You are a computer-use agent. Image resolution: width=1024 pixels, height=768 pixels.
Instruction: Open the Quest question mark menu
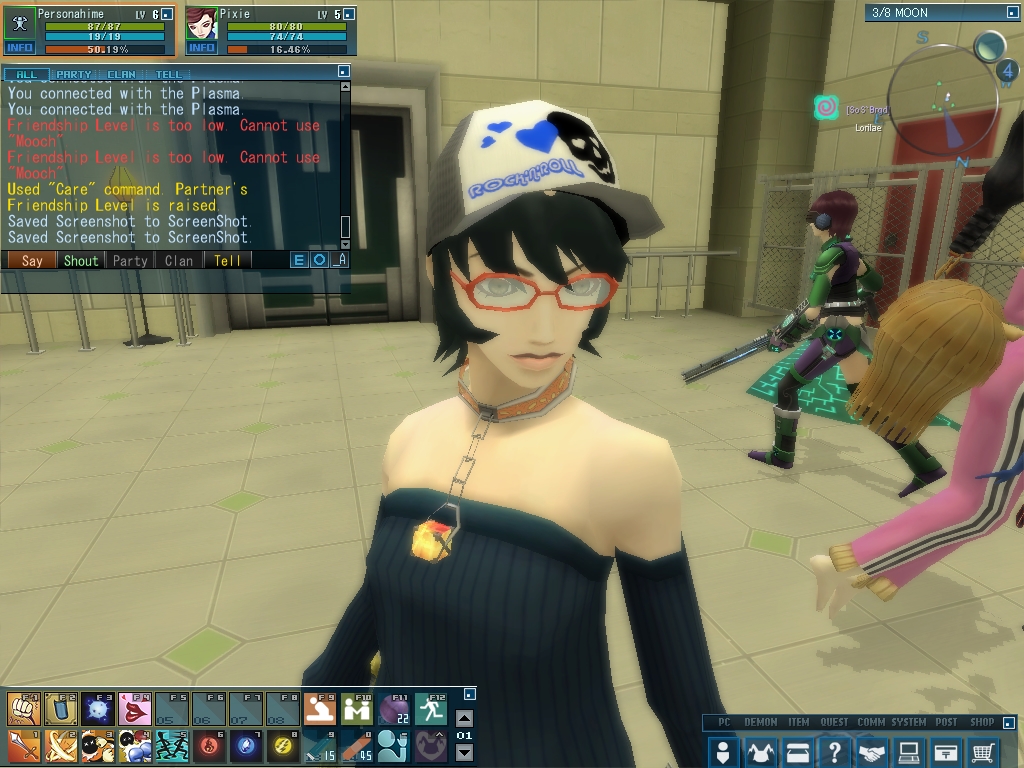pyautogui.click(x=835, y=752)
